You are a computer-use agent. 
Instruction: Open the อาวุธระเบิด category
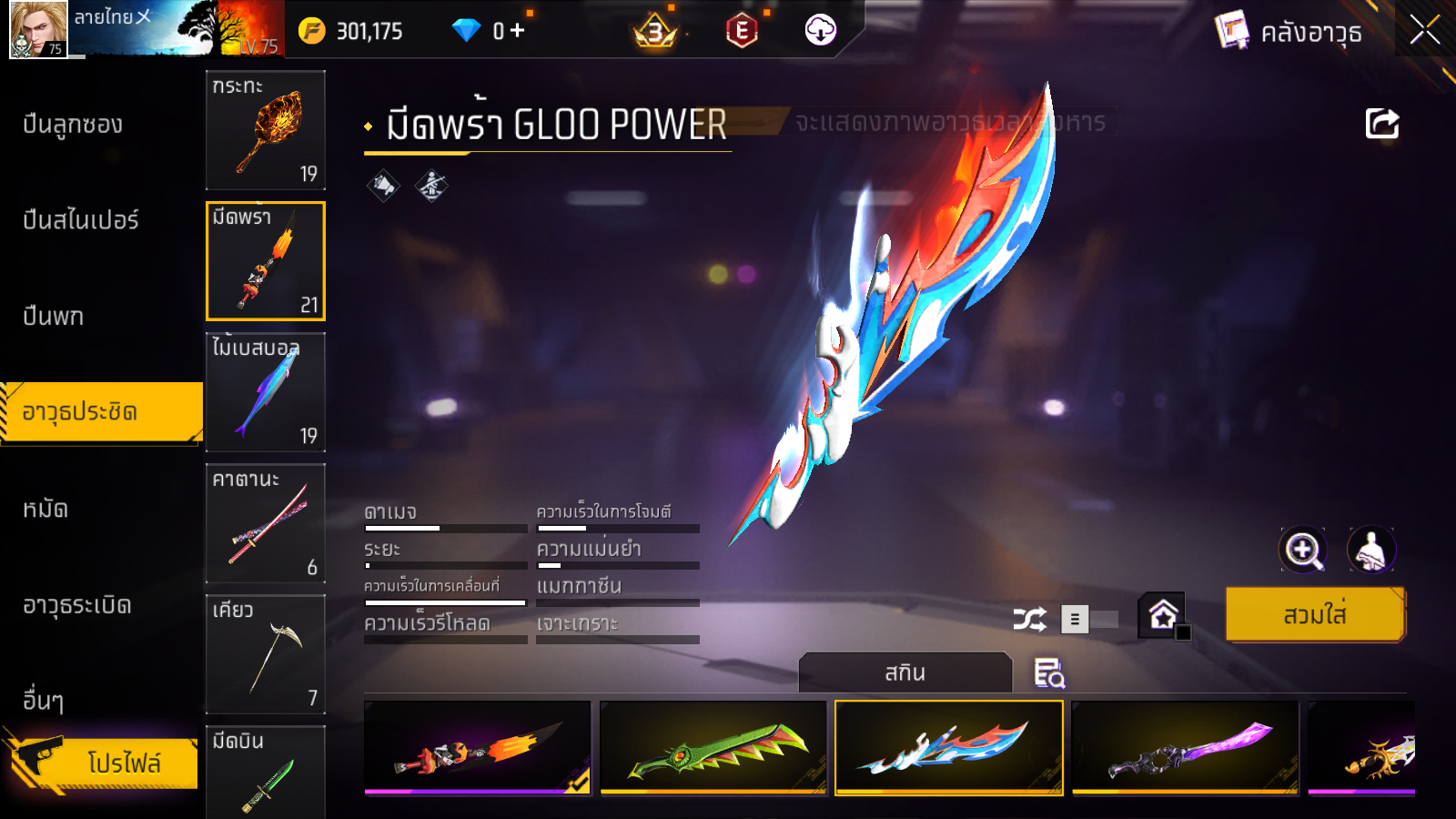point(77,605)
